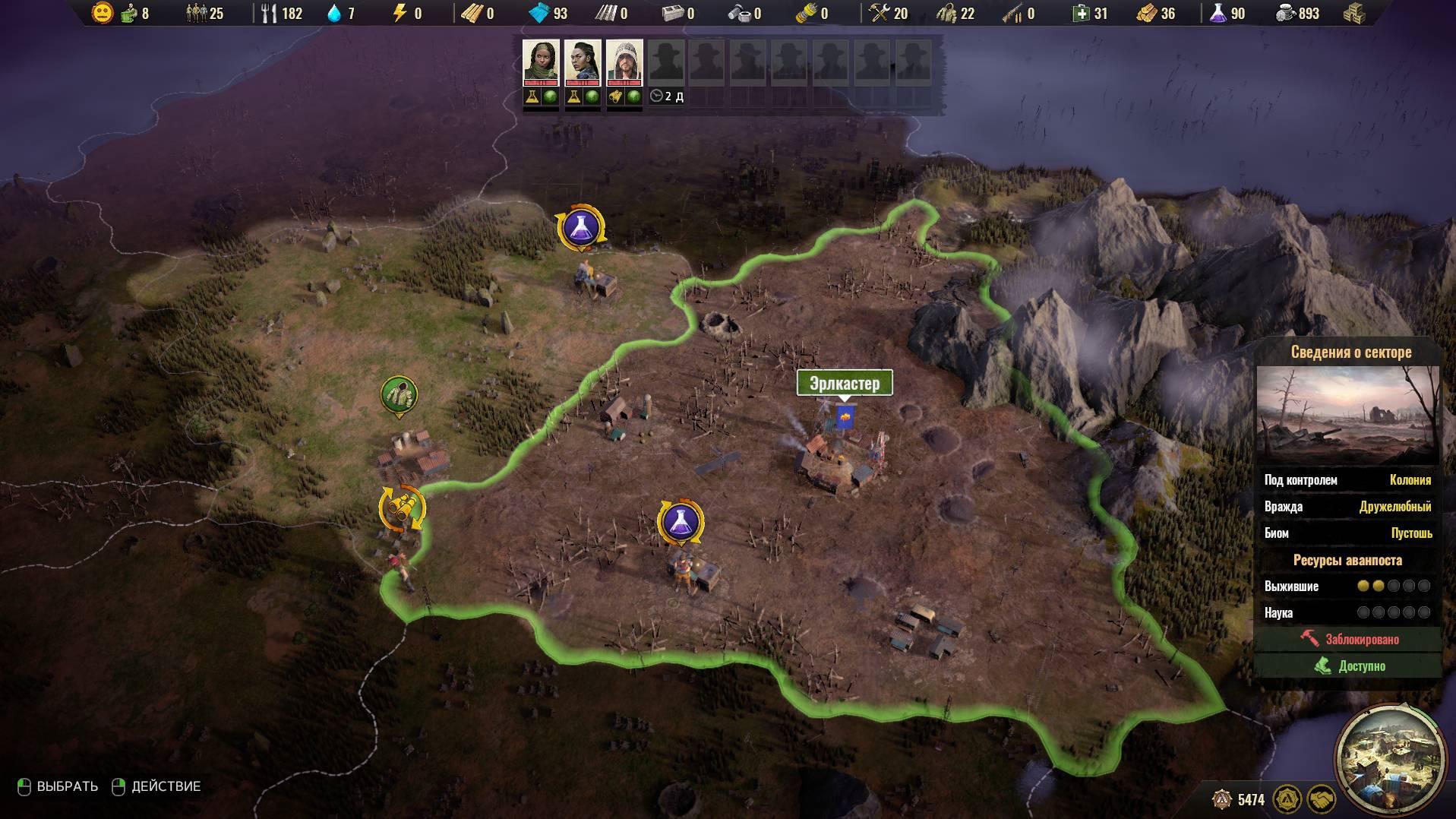Viewport: 1456px width, 819px height.
Task: Open the science flask marker inside the highlighted sector
Action: (x=681, y=522)
